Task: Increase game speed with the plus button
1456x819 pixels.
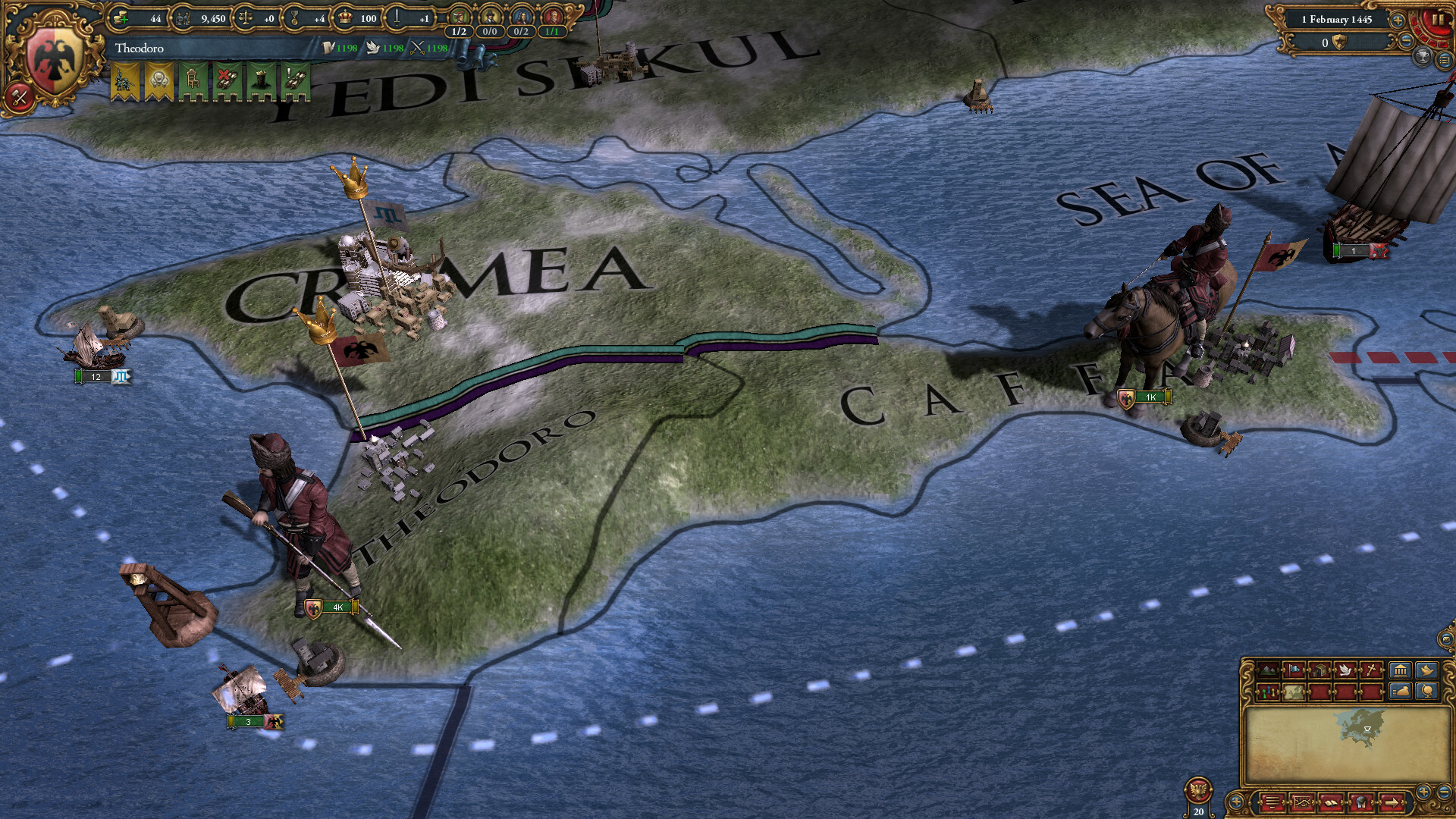Action: tap(1398, 20)
